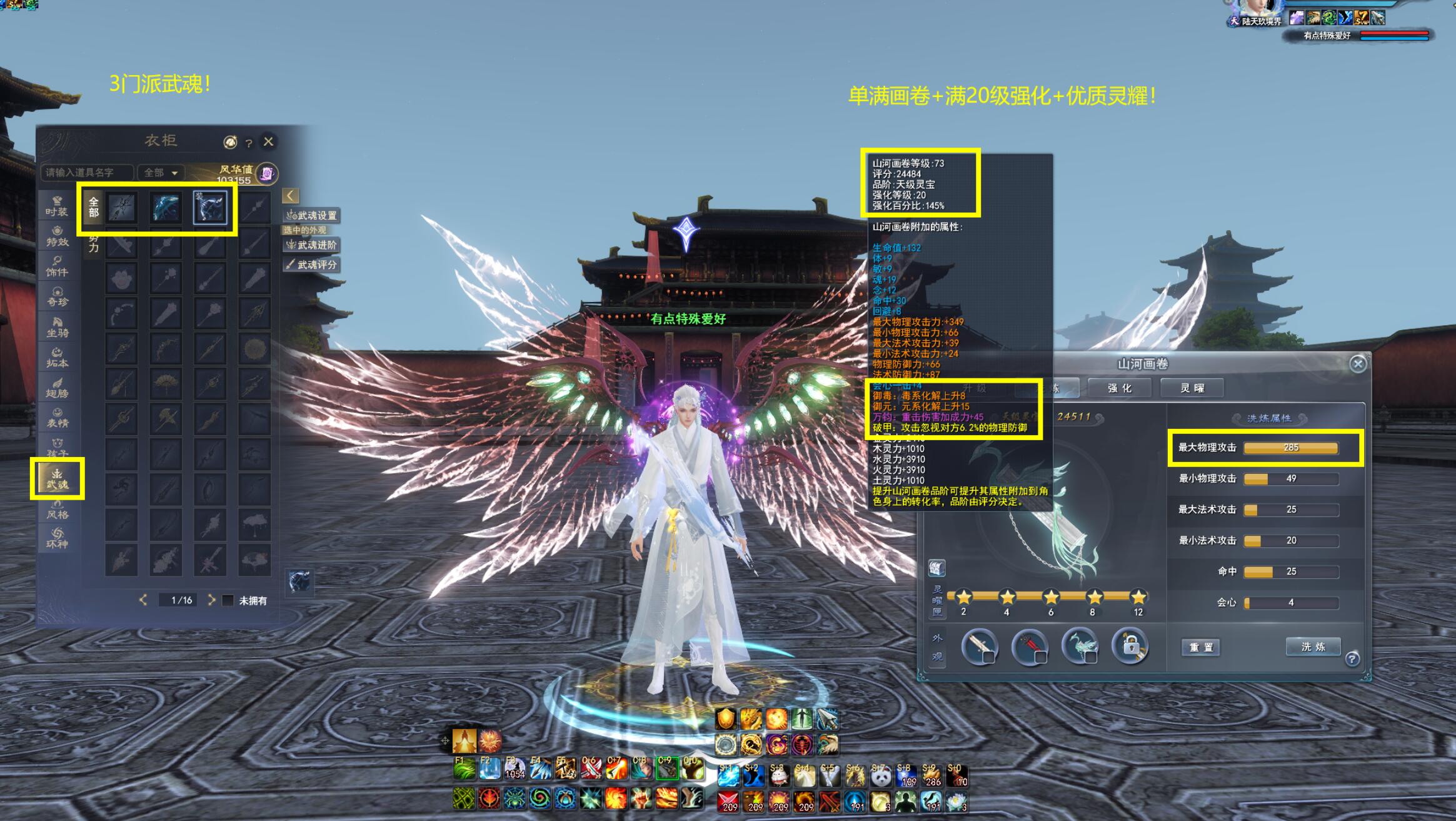The width and height of the screenshot is (1456, 821).
Task: Switch to the 强化 tab
Action: click(1120, 388)
